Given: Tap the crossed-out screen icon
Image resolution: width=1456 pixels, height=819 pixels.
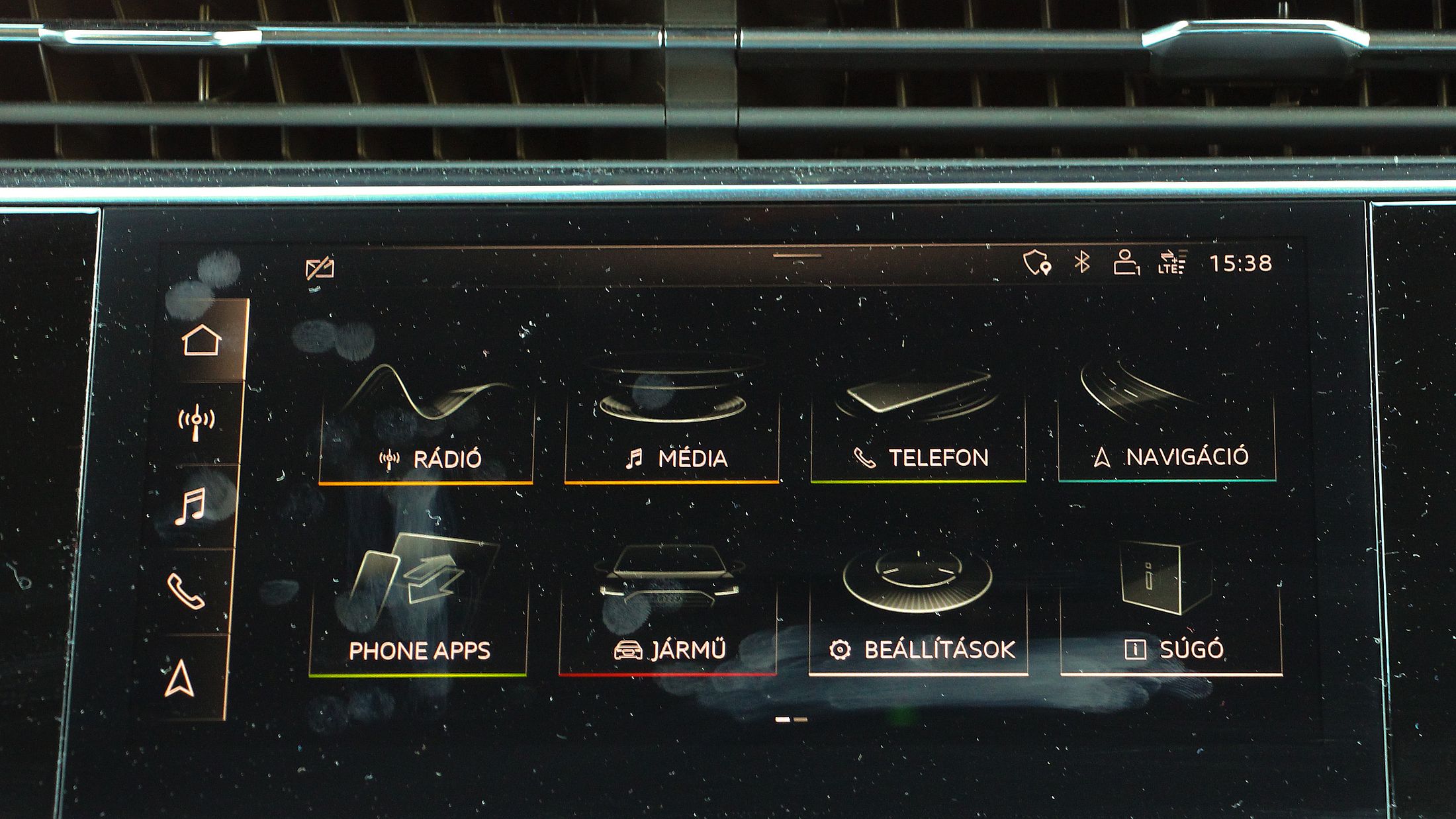Looking at the screenshot, I should pos(320,269).
